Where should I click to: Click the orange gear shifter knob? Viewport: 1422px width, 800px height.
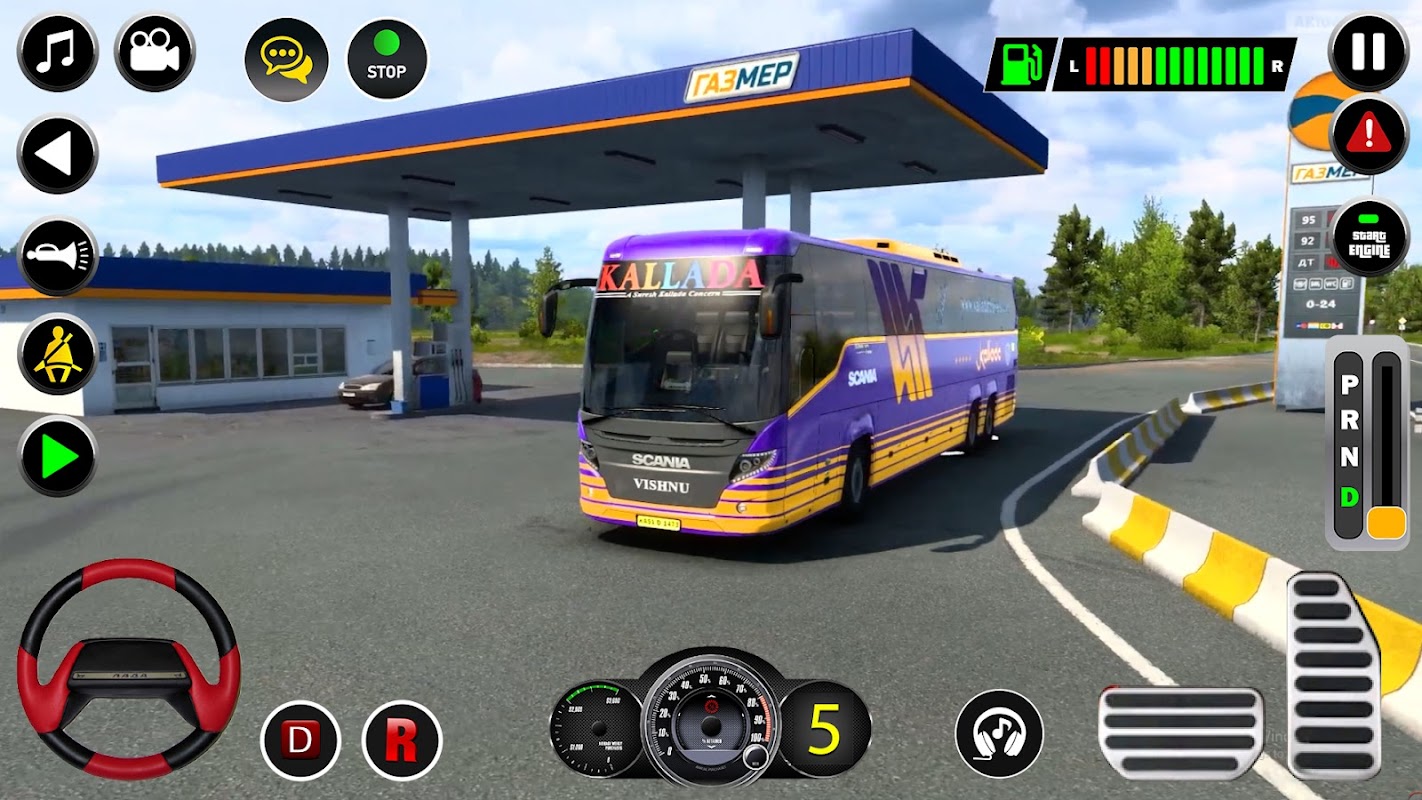pyautogui.click(x=1386, y=523)
